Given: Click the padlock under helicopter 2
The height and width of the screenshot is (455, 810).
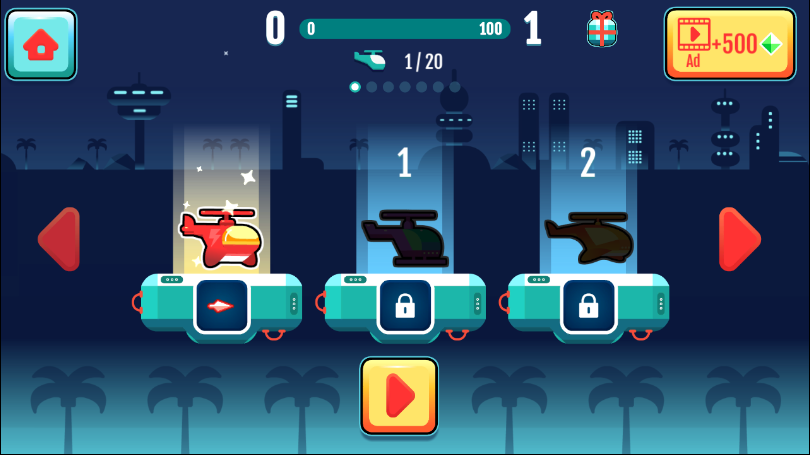Looking at the screenshot, I should click(588, 305).
